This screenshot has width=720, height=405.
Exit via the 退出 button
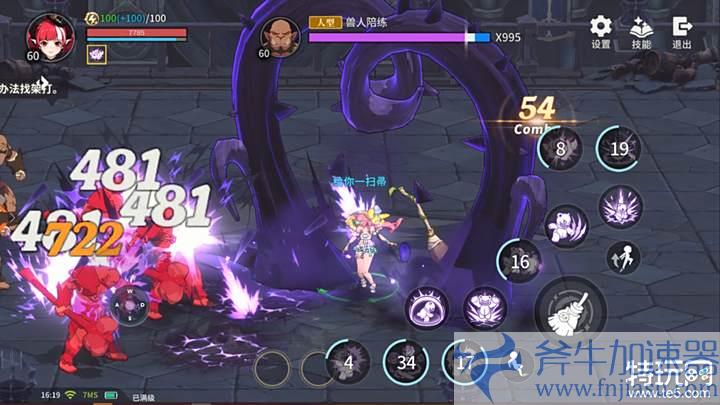pyautogui.click(x=682, y=30)
